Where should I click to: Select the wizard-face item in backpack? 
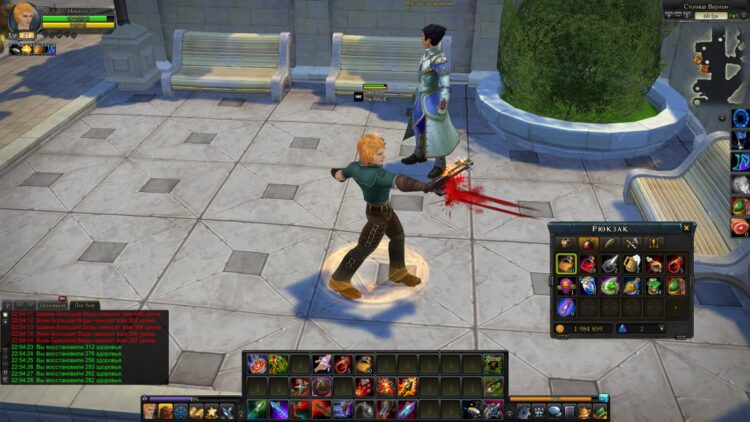pos(588,286)
